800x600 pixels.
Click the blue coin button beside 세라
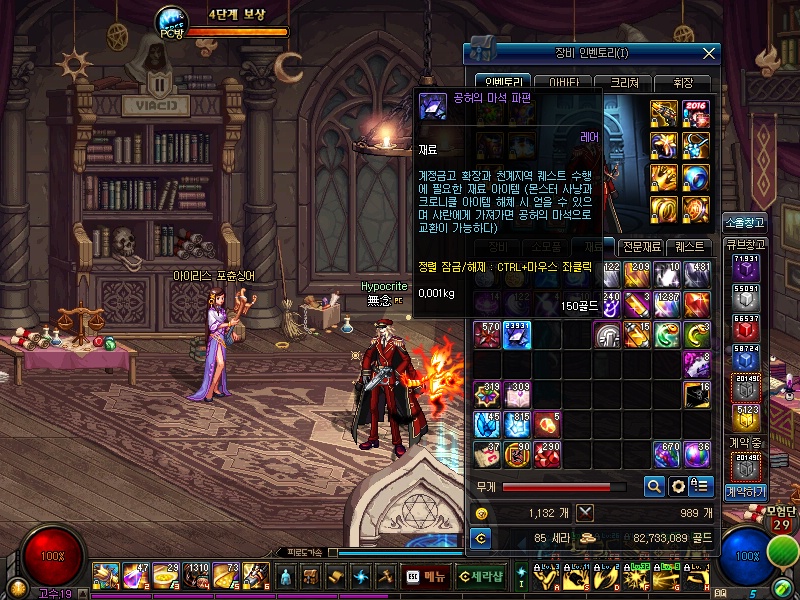[482, 539]
